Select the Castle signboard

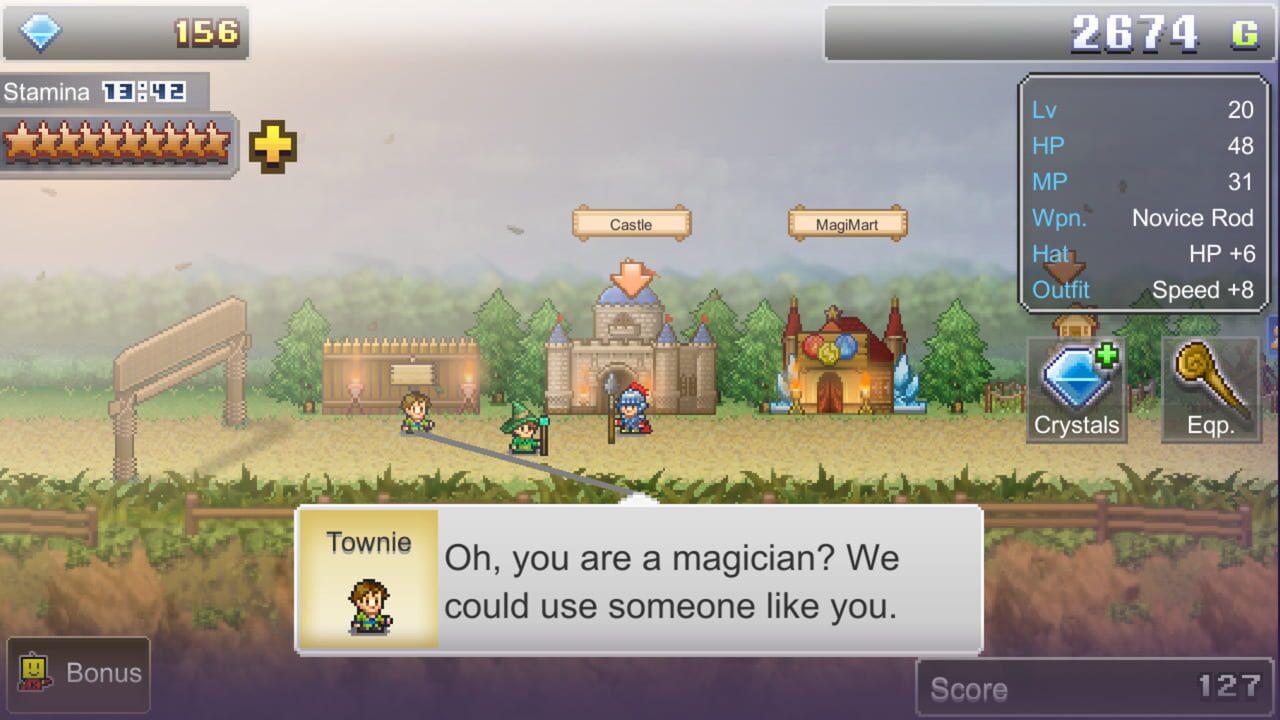click(x=630, y=223)
